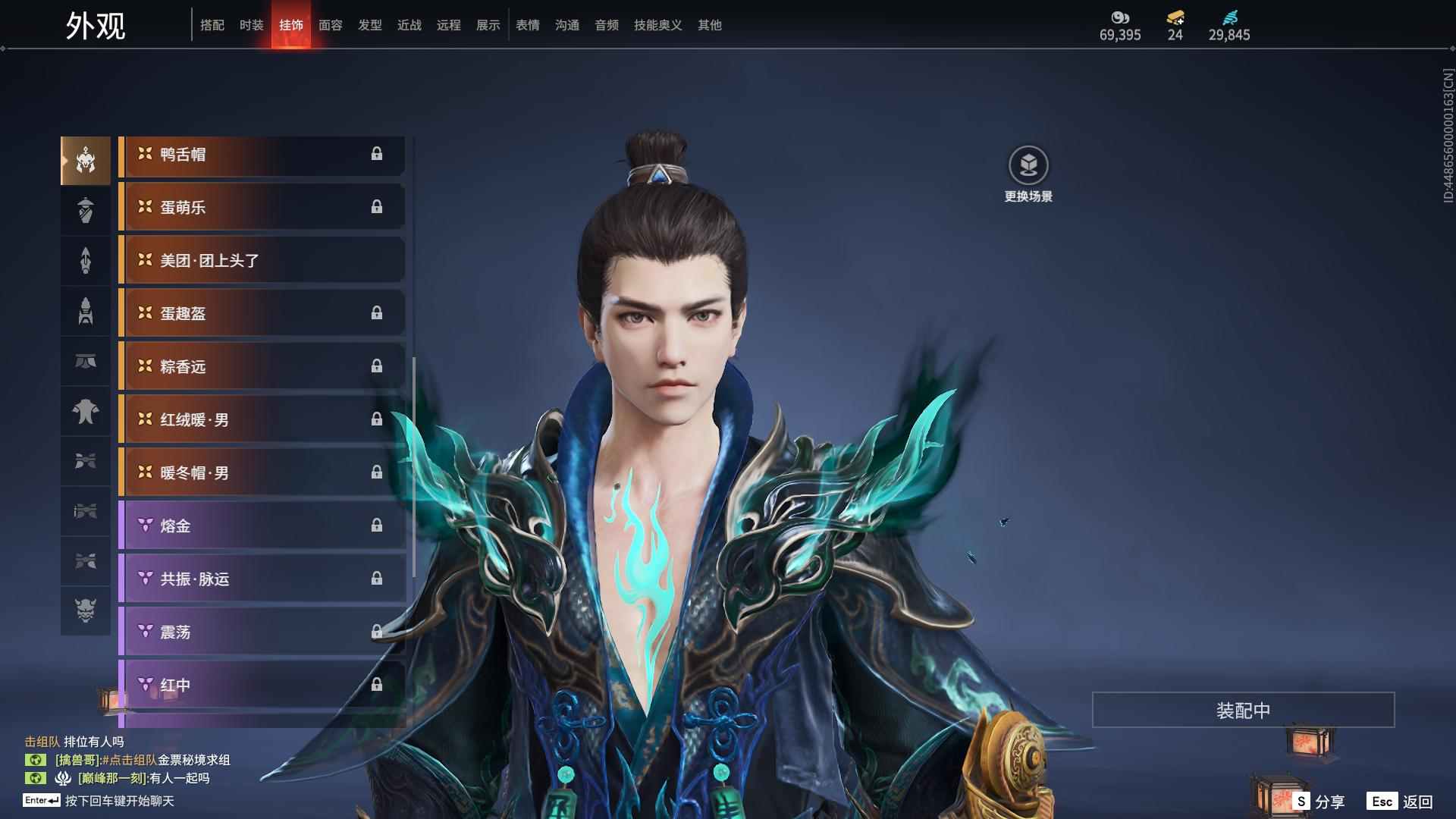Click the chat input box
1456x819 pixels.
pyautogui.click(x=119, y=801)
